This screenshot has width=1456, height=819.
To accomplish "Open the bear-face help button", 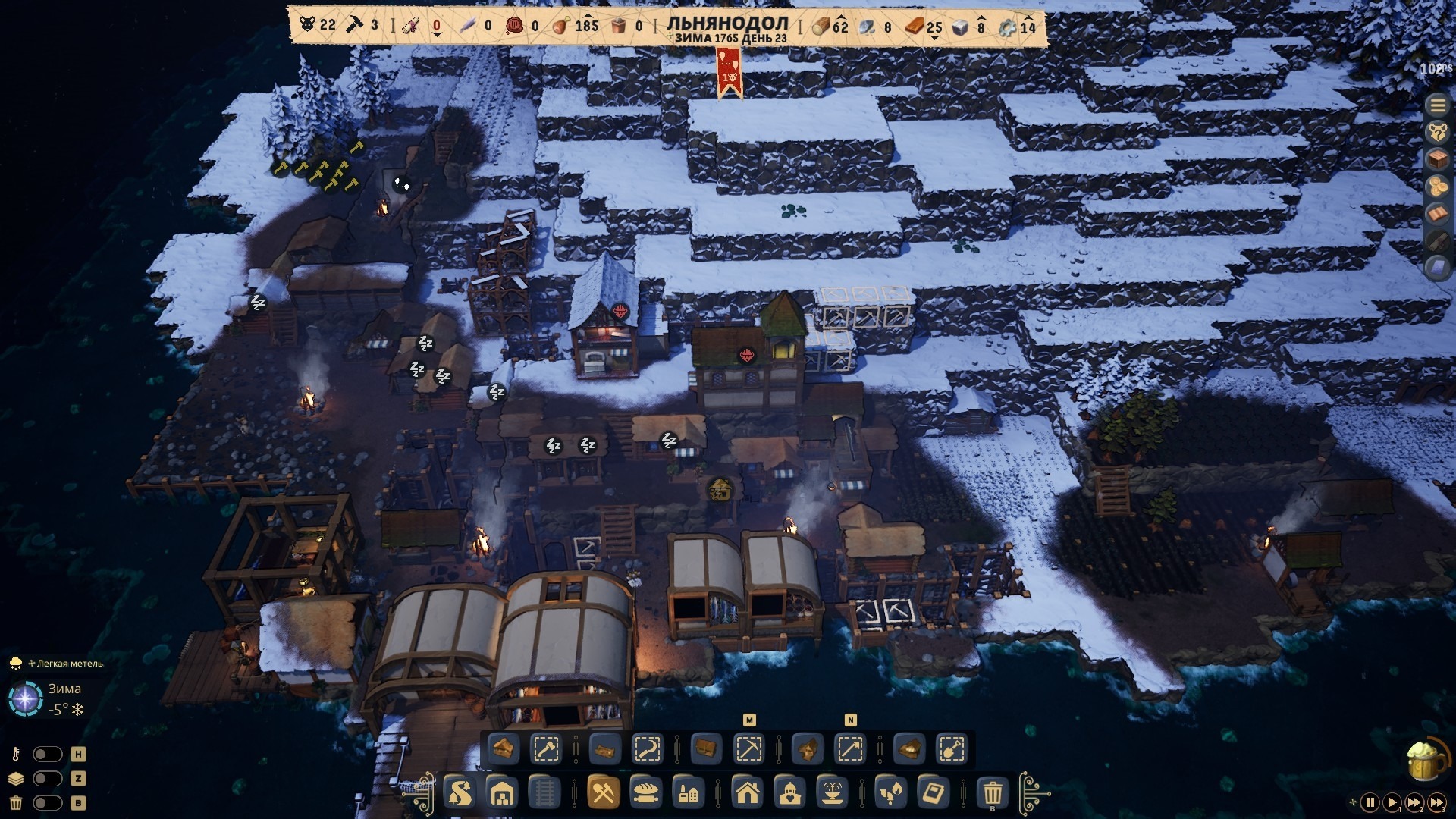I will (1437, 133).
